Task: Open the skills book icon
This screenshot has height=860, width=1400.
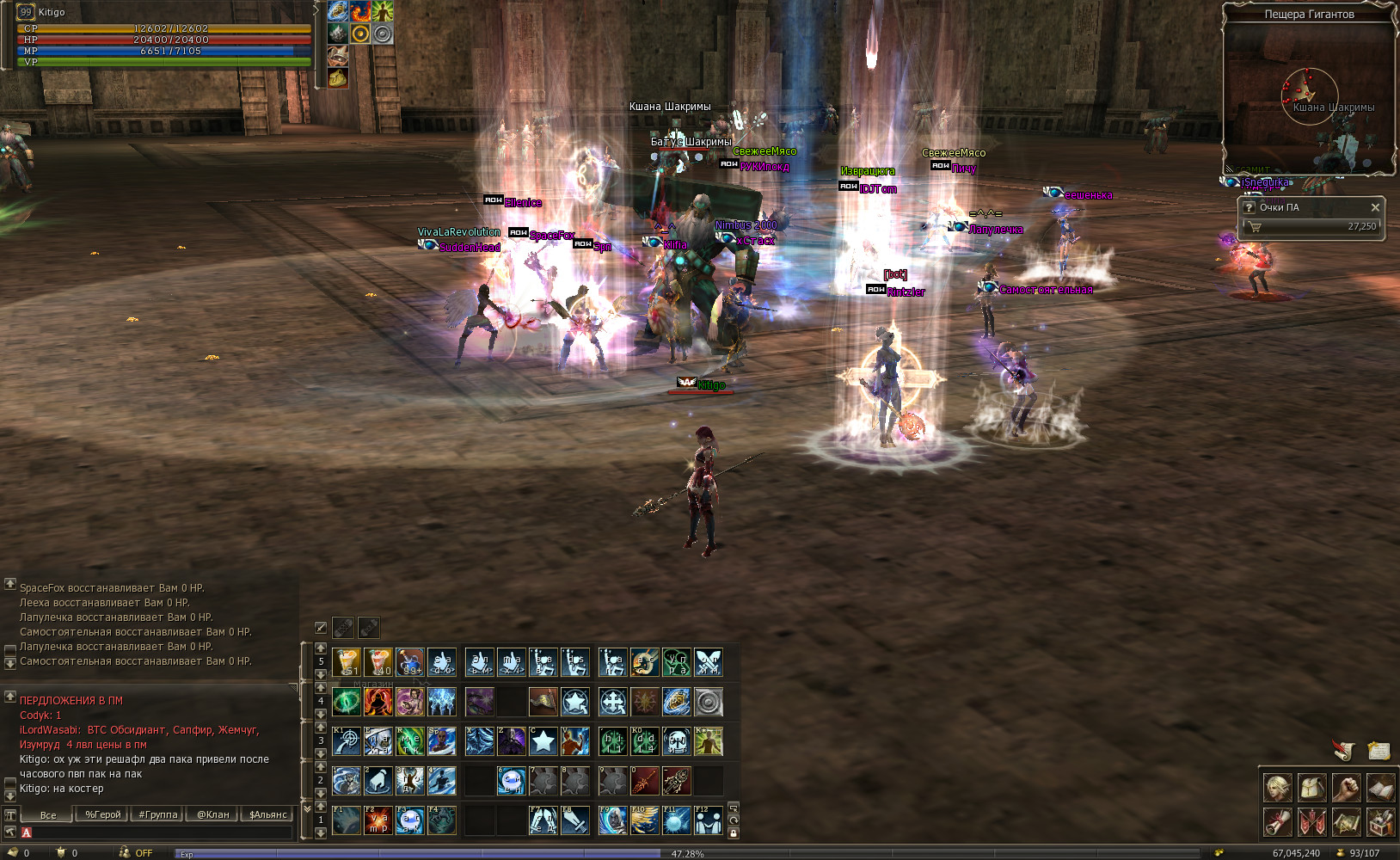Action: (x=1380, y=787)
